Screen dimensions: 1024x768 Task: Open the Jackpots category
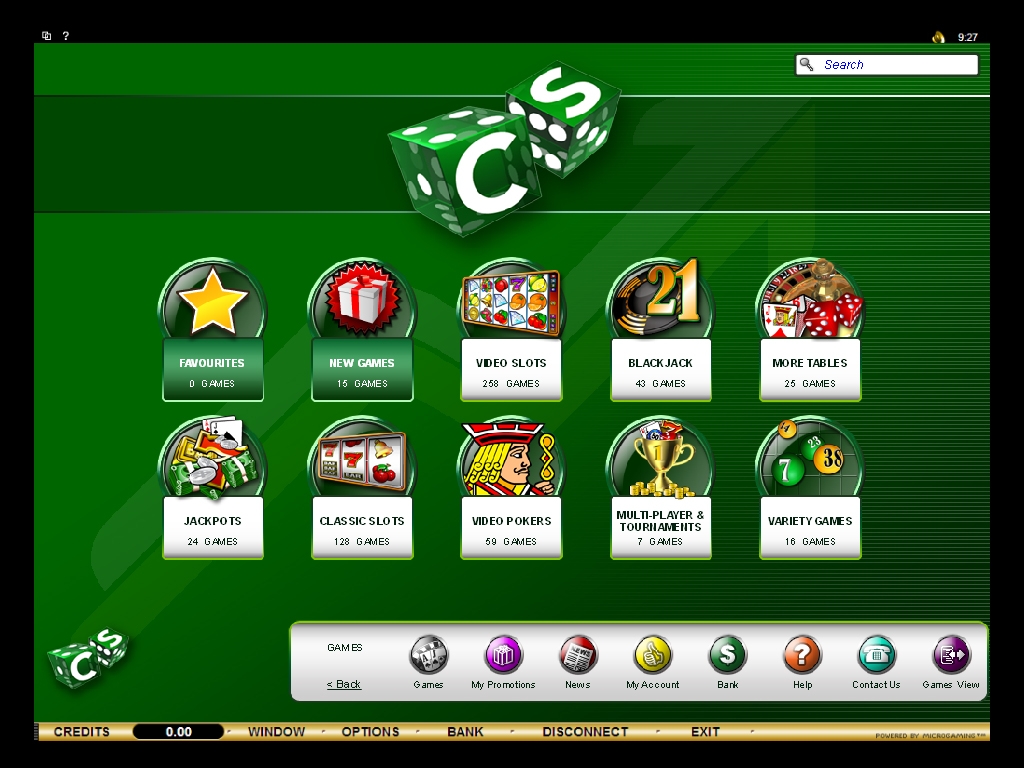point(212,526)
